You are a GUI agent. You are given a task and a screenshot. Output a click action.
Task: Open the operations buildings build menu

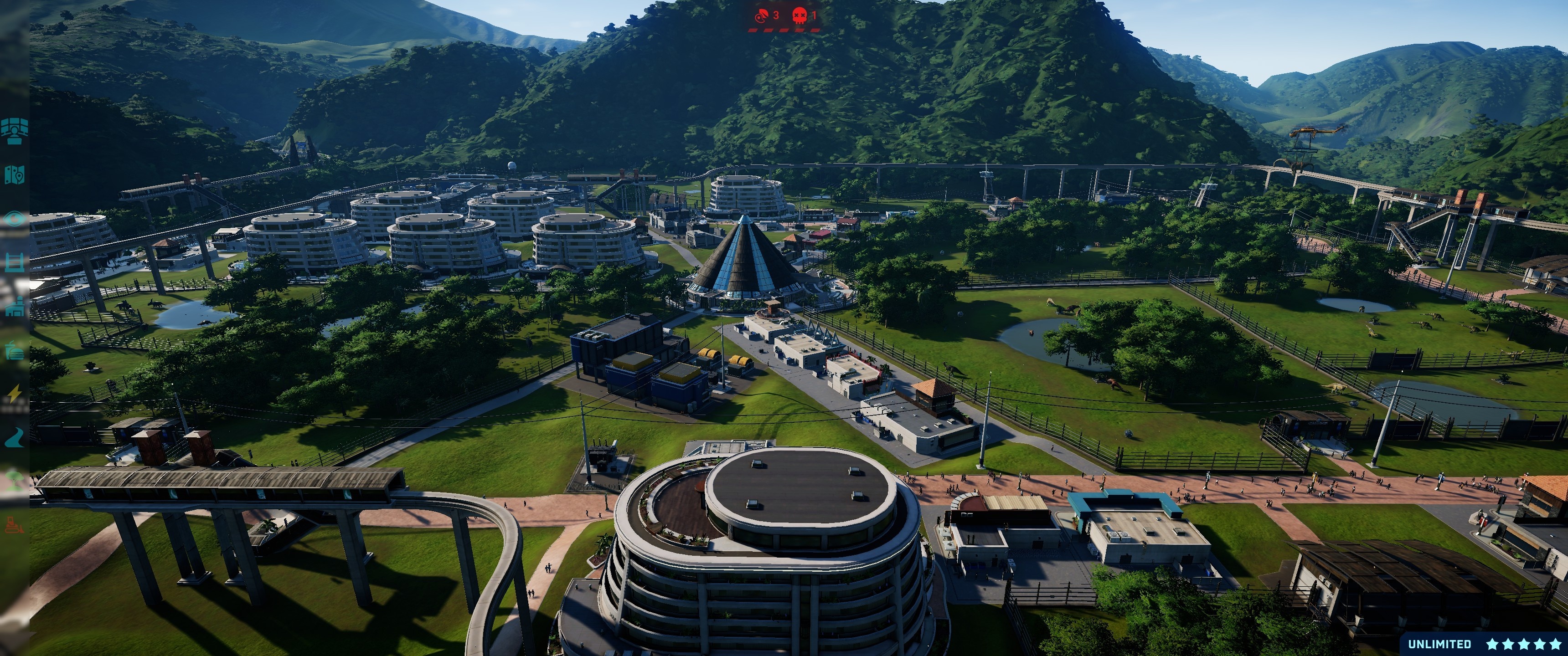click(x=14, y=307)
